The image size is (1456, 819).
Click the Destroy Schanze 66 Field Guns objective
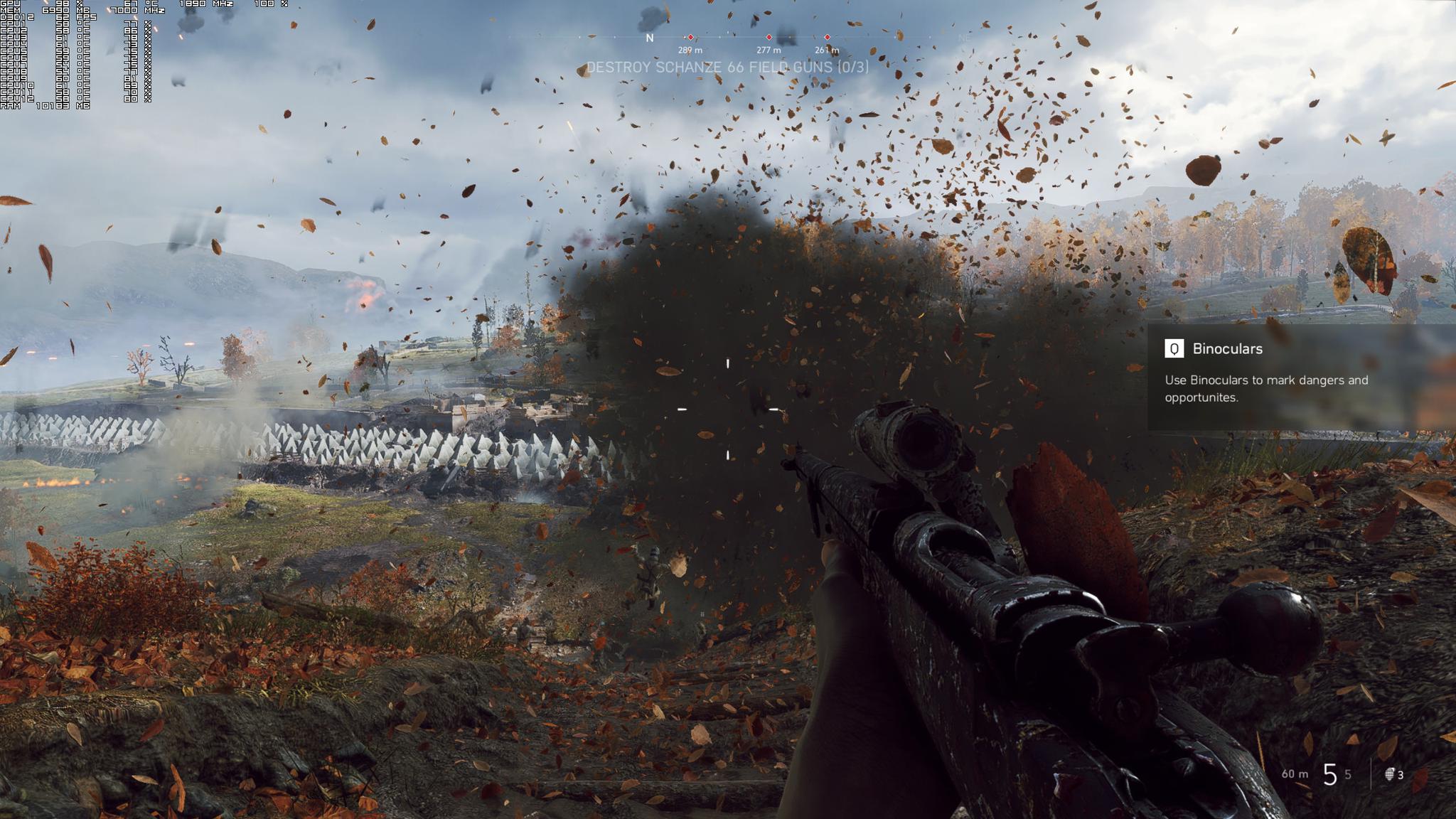coord(727,68)
